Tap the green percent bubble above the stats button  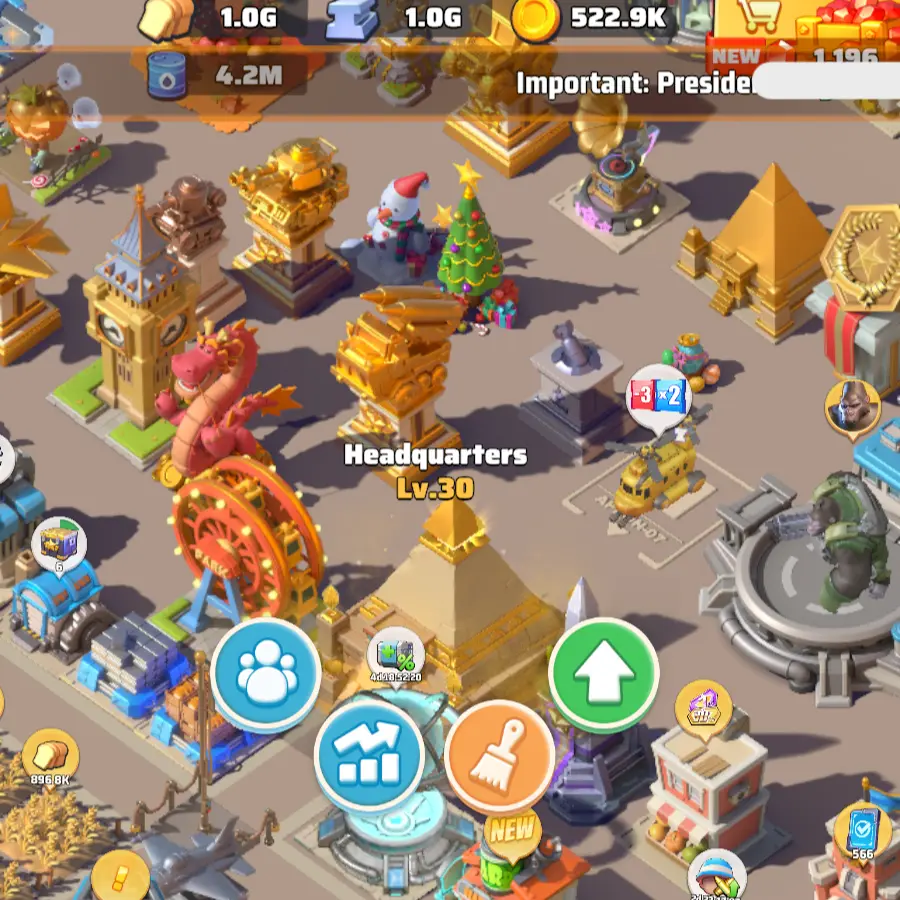397,658
